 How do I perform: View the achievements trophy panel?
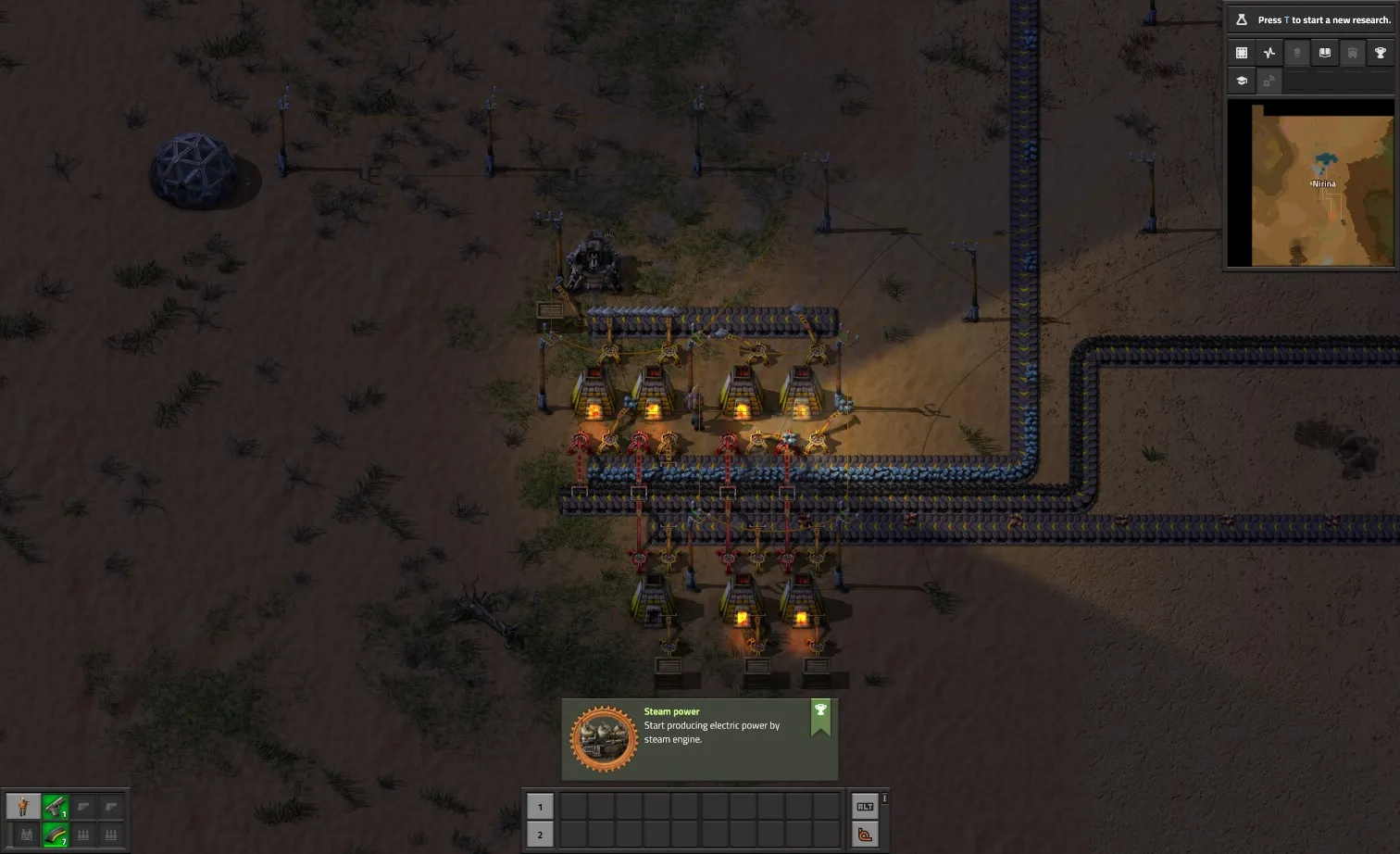1380,53
